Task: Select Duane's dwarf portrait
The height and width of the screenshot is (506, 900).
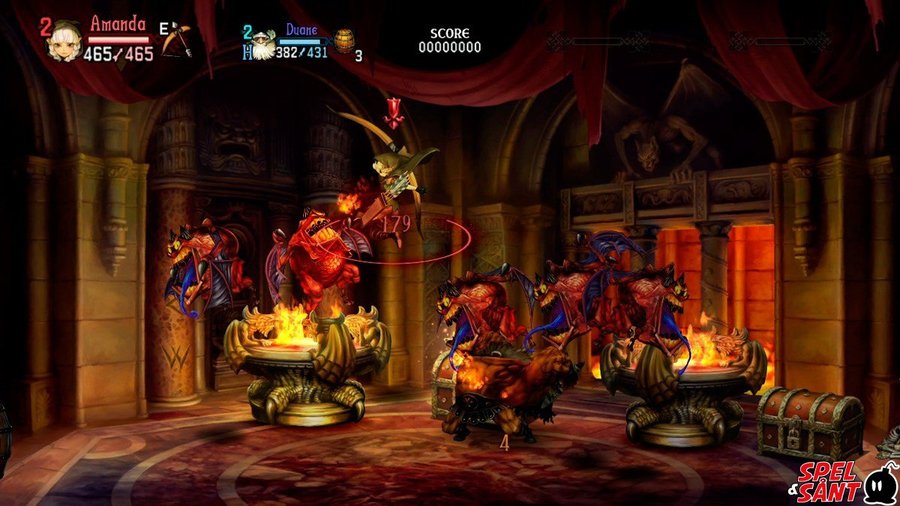Action: [x=262, y=45]
